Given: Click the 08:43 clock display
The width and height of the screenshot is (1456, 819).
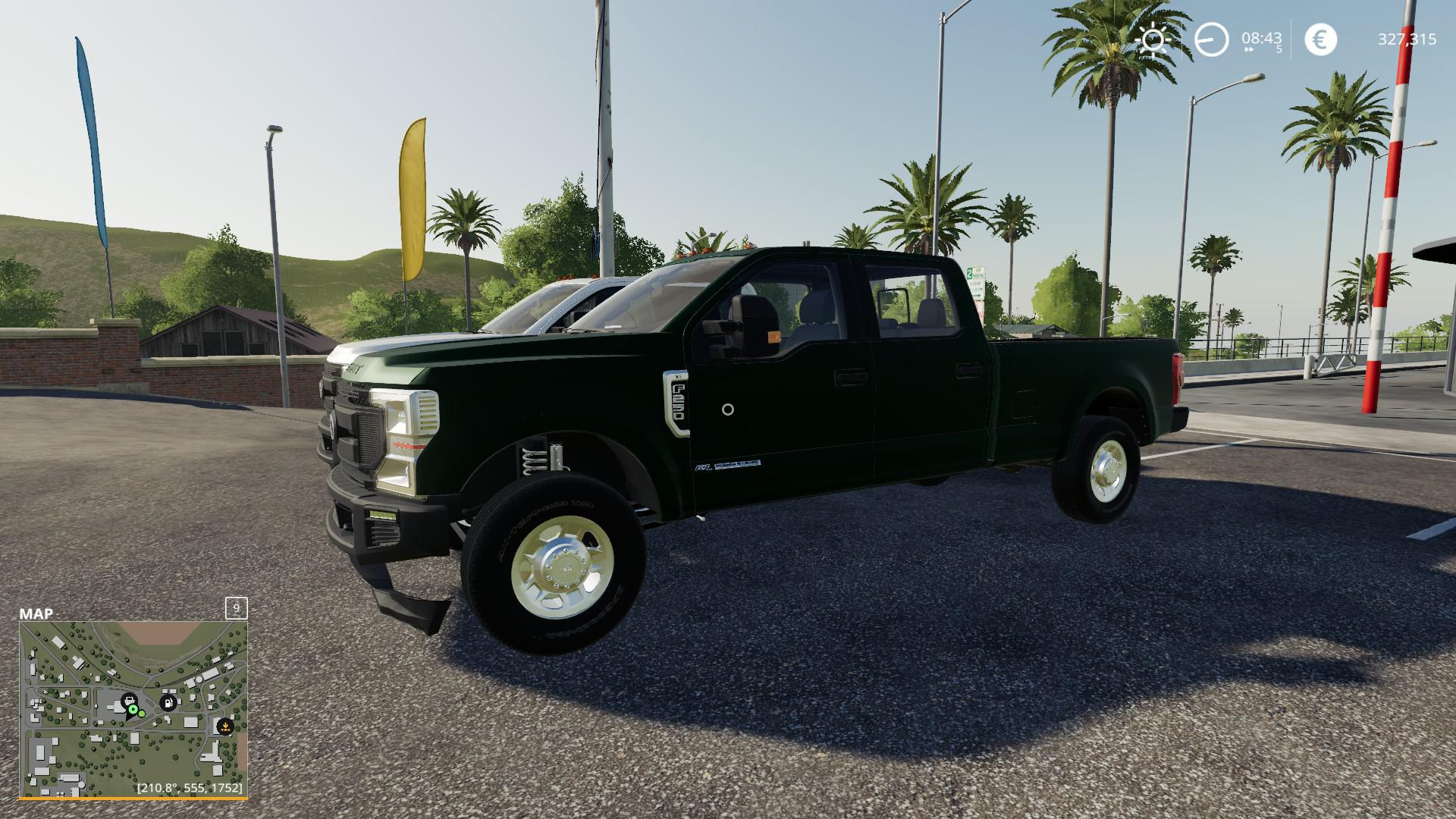Looking at the screenshot, I should (1261, 39).
